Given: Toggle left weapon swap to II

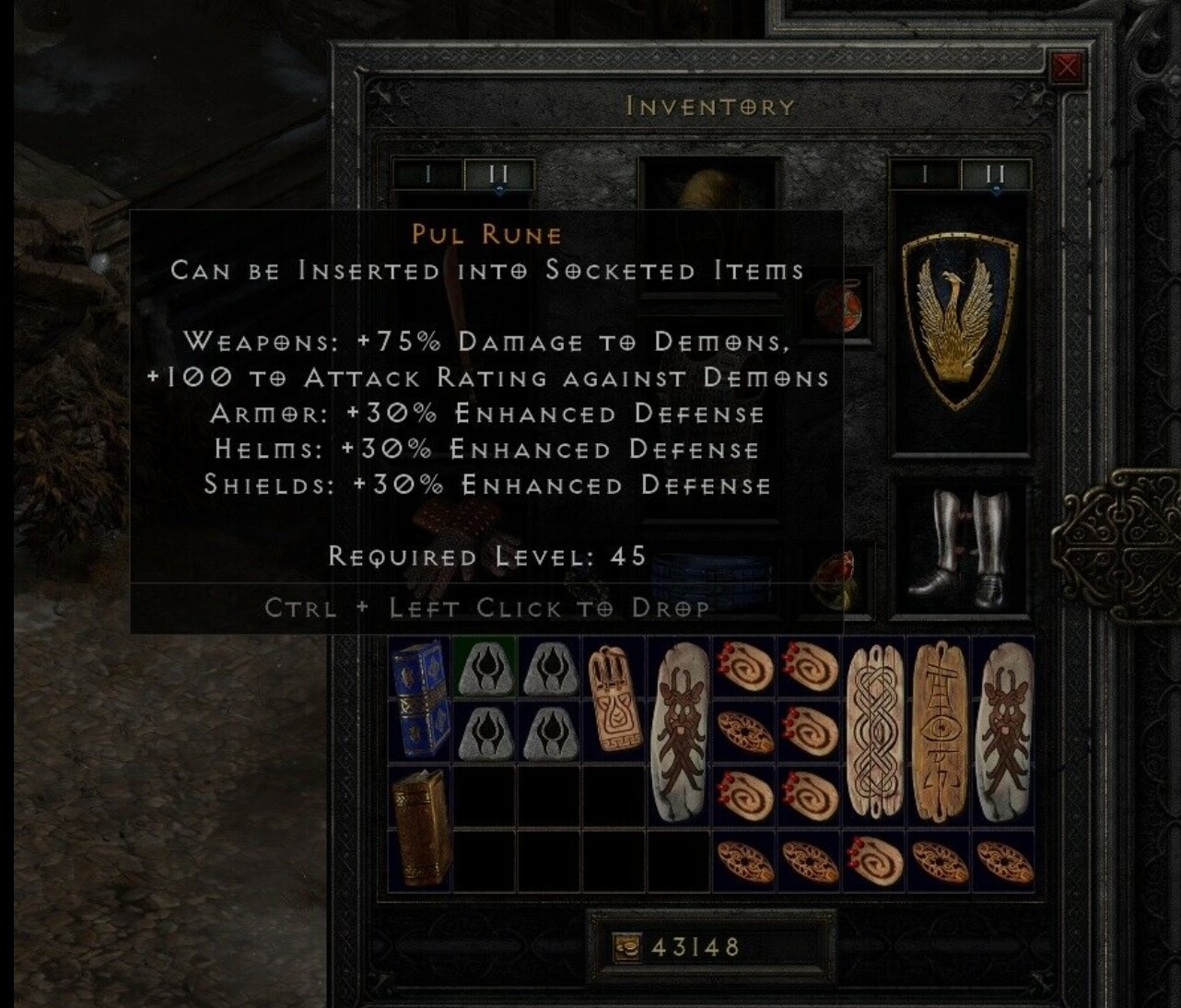Looking at the screenshot, I should tap(497, 173).
